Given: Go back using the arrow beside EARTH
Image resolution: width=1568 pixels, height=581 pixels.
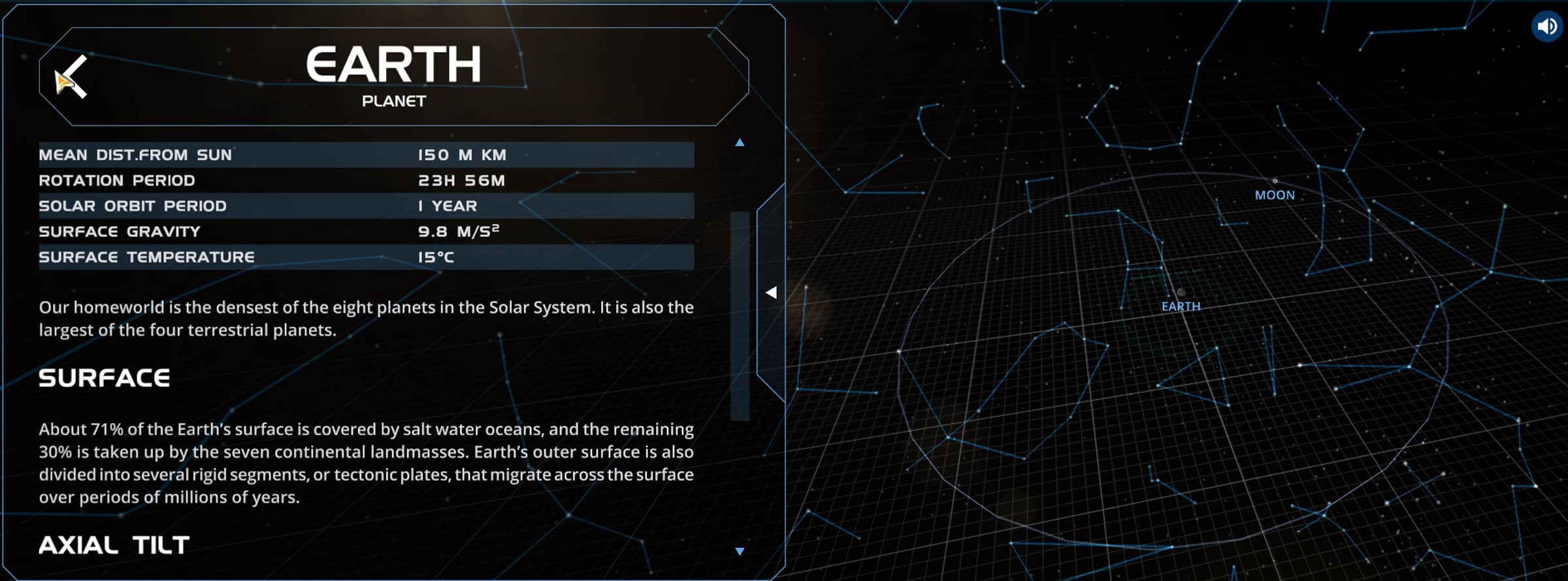Looking at the screenshot, I should (72, 77).
